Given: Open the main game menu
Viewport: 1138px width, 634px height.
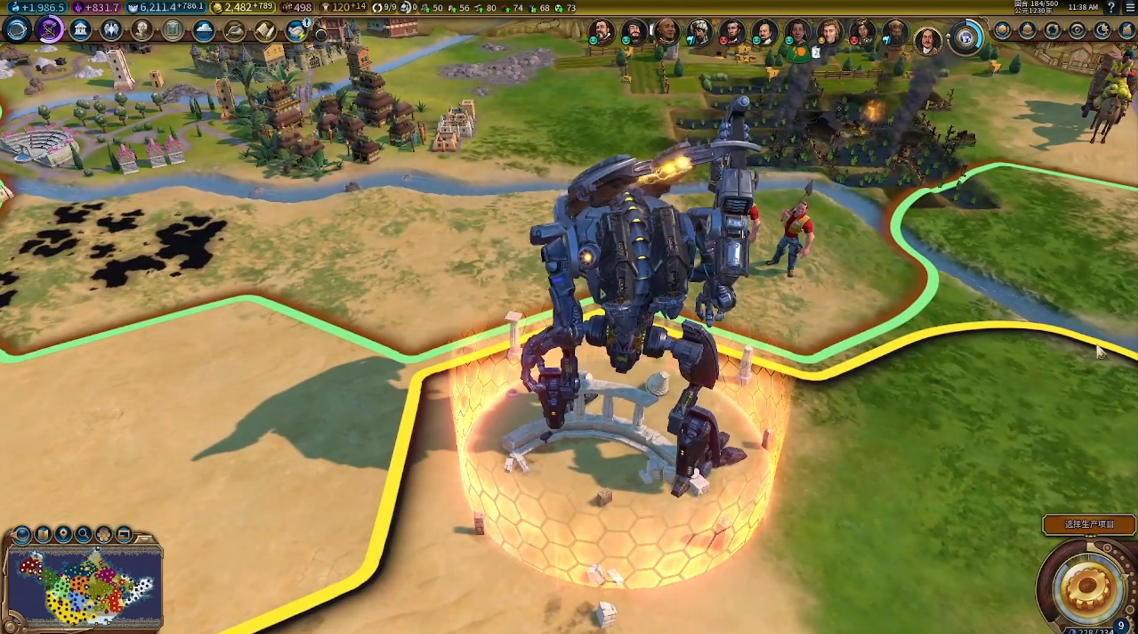Looking at the screenshot, I should [x=1129, y=7].
